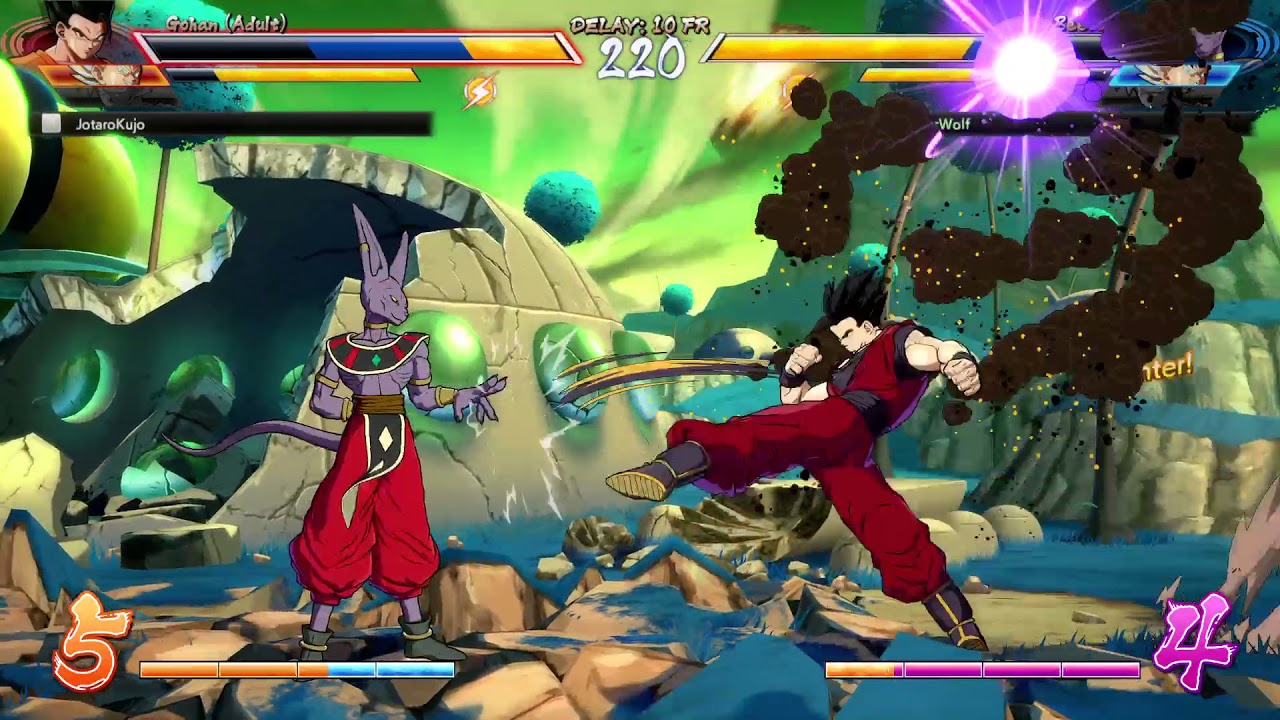Screen dimensions: 1280x720
Task: Select the orange lightning bolt Sparking icon
Action: pos(480,92)
